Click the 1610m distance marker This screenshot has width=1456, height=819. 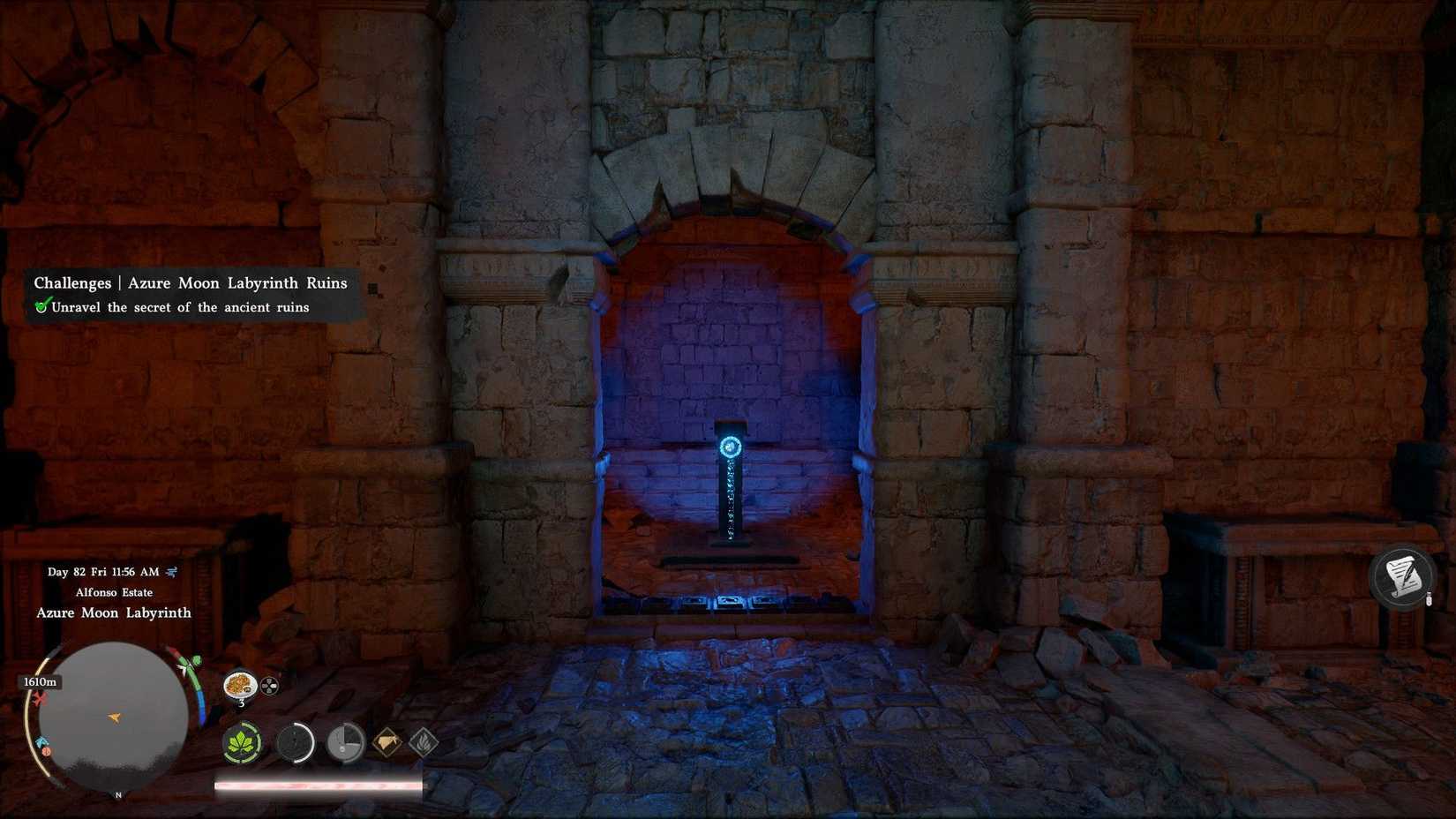[41, 680]
